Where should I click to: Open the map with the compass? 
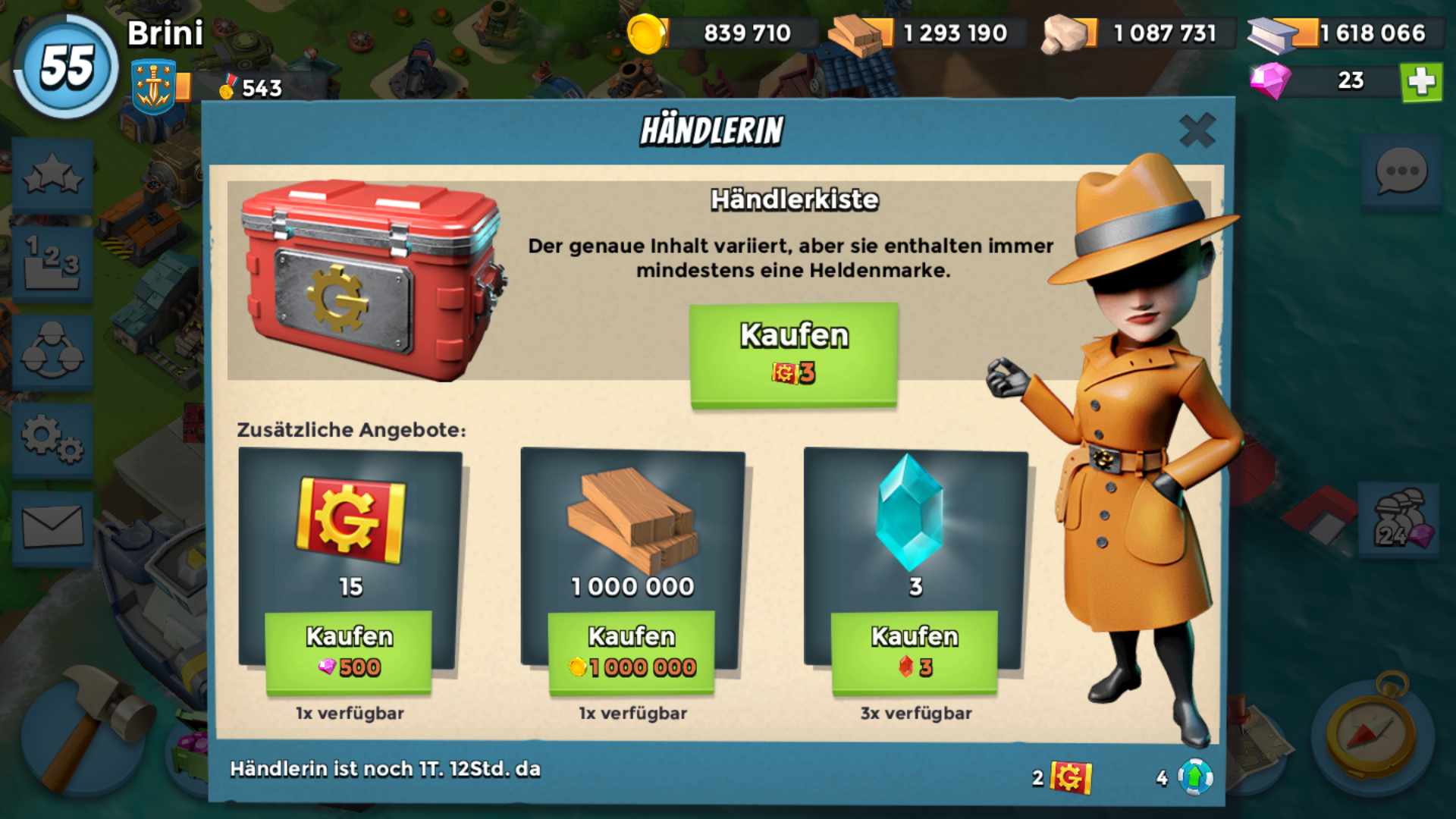pos(1371,734)
